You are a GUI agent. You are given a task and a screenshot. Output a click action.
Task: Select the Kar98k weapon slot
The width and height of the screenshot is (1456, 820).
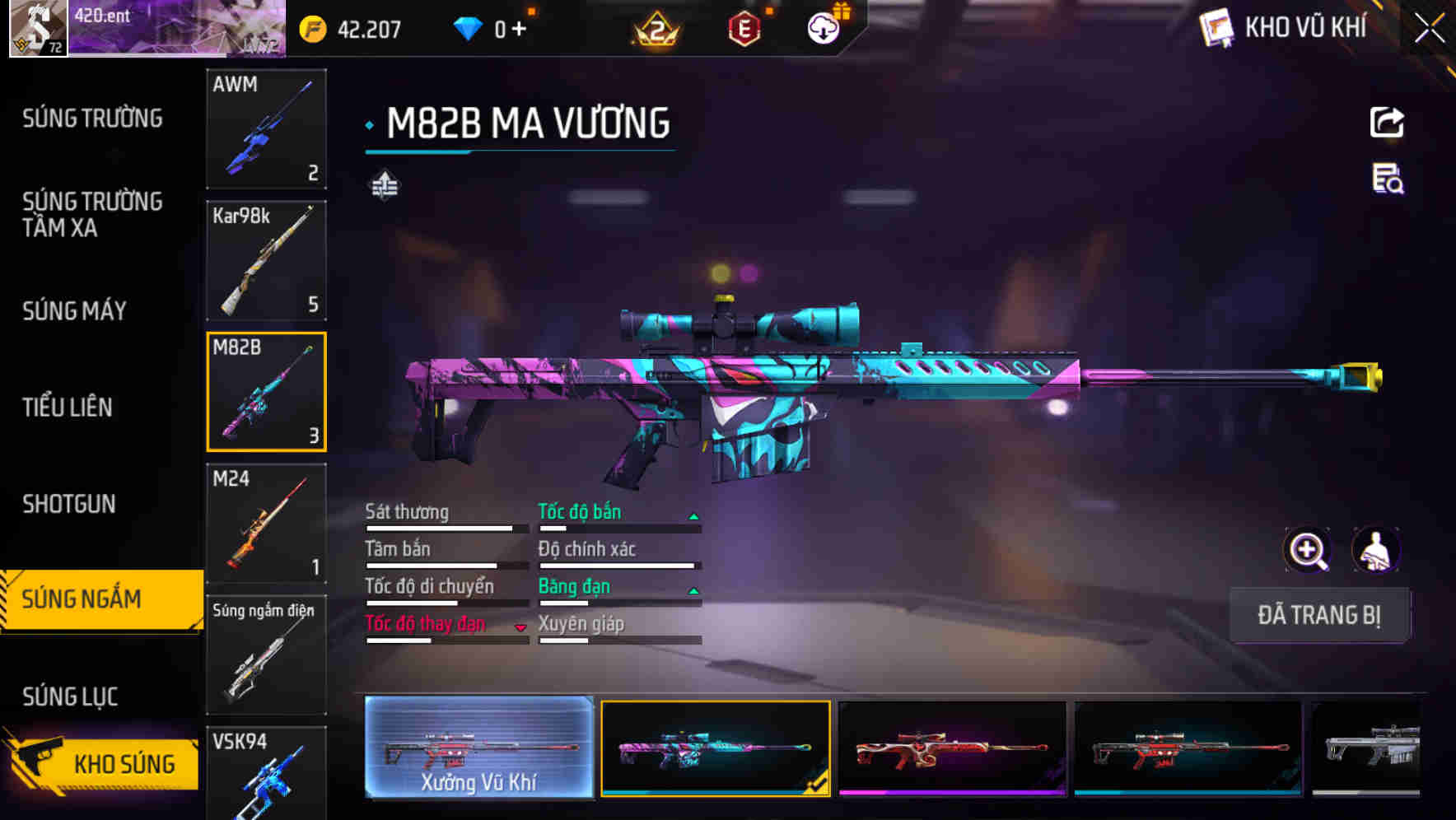[266, 260]
